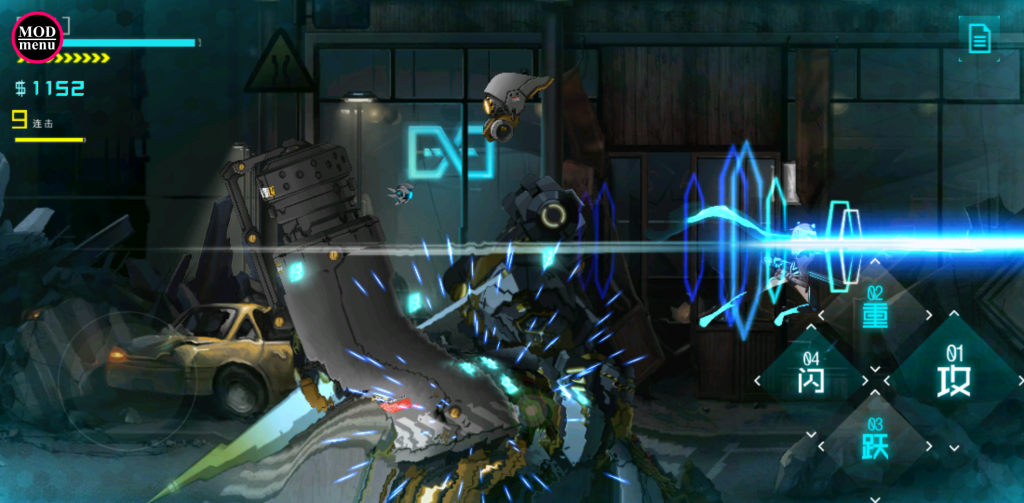The height and width of the screenshot is (503, 1024).
Task: Hit the 跃 jump button
Action: pos(875,443)
